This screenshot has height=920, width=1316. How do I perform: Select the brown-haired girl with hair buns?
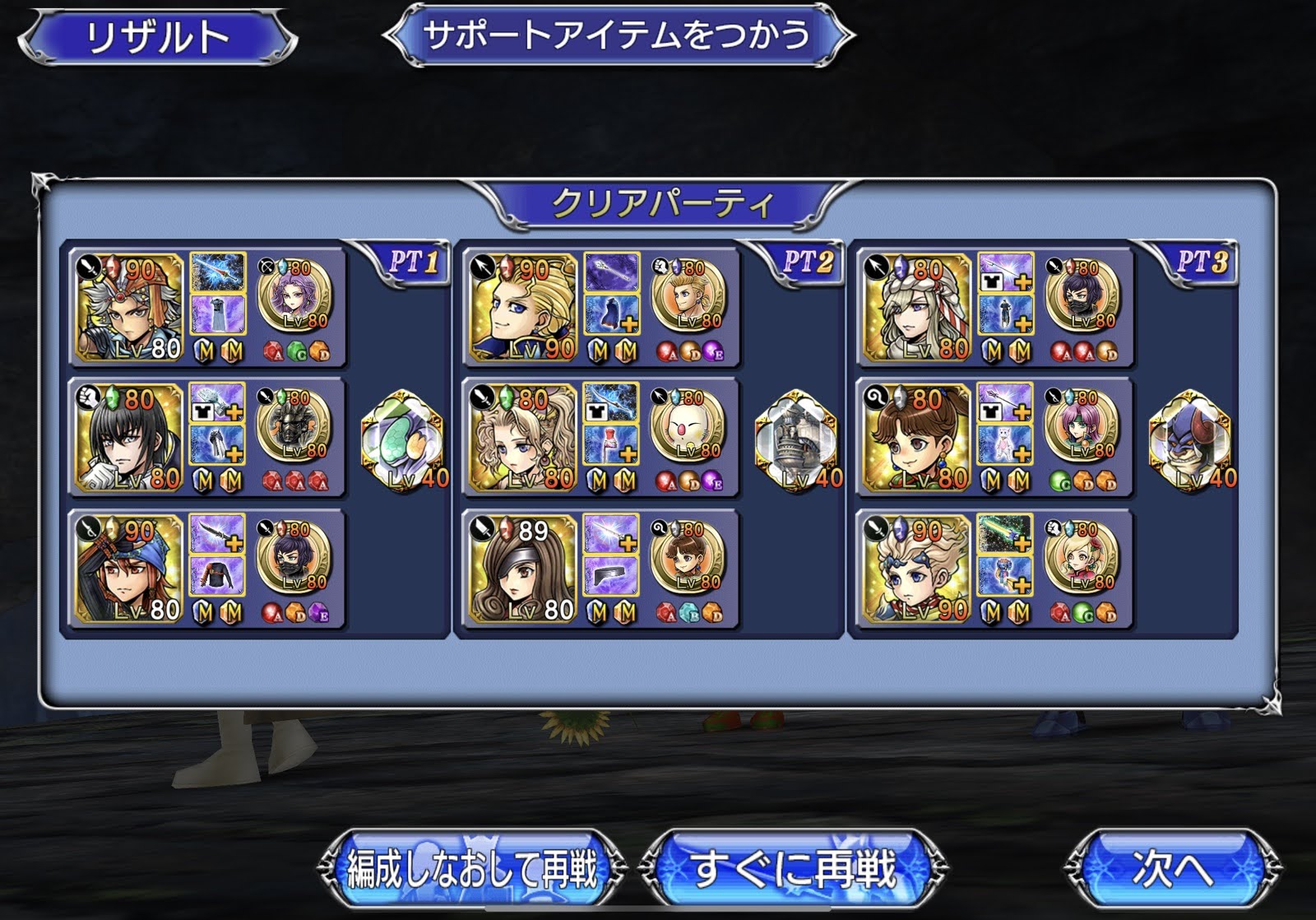[916, 438]
